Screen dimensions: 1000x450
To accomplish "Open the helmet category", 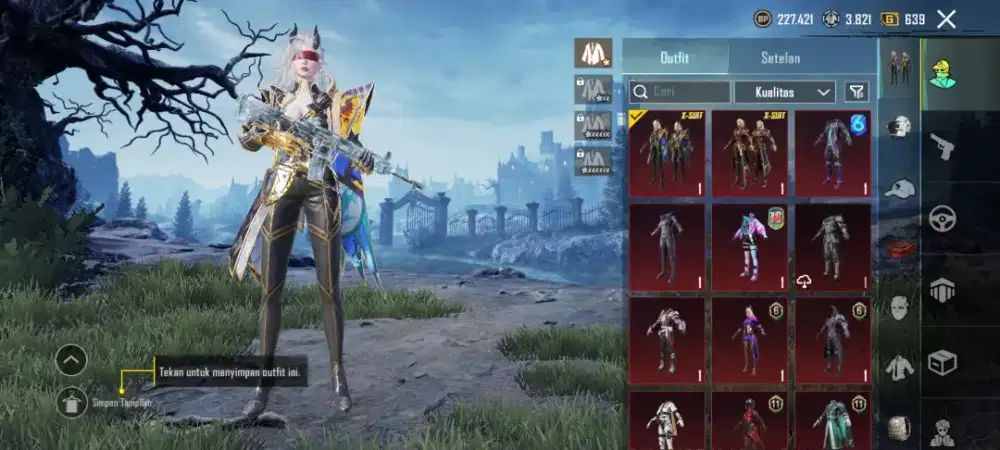I will coord(900,127).
